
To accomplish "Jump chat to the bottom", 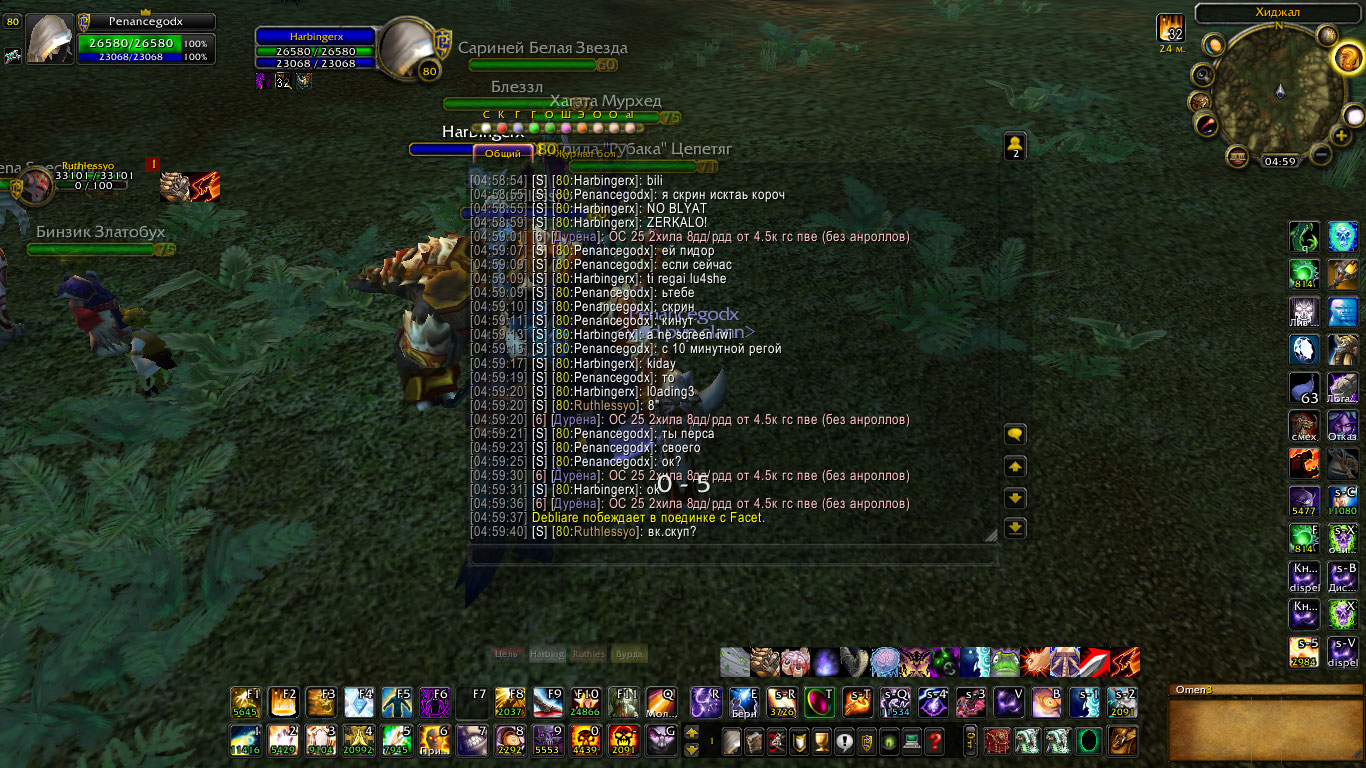I will tap(1015, 529).
